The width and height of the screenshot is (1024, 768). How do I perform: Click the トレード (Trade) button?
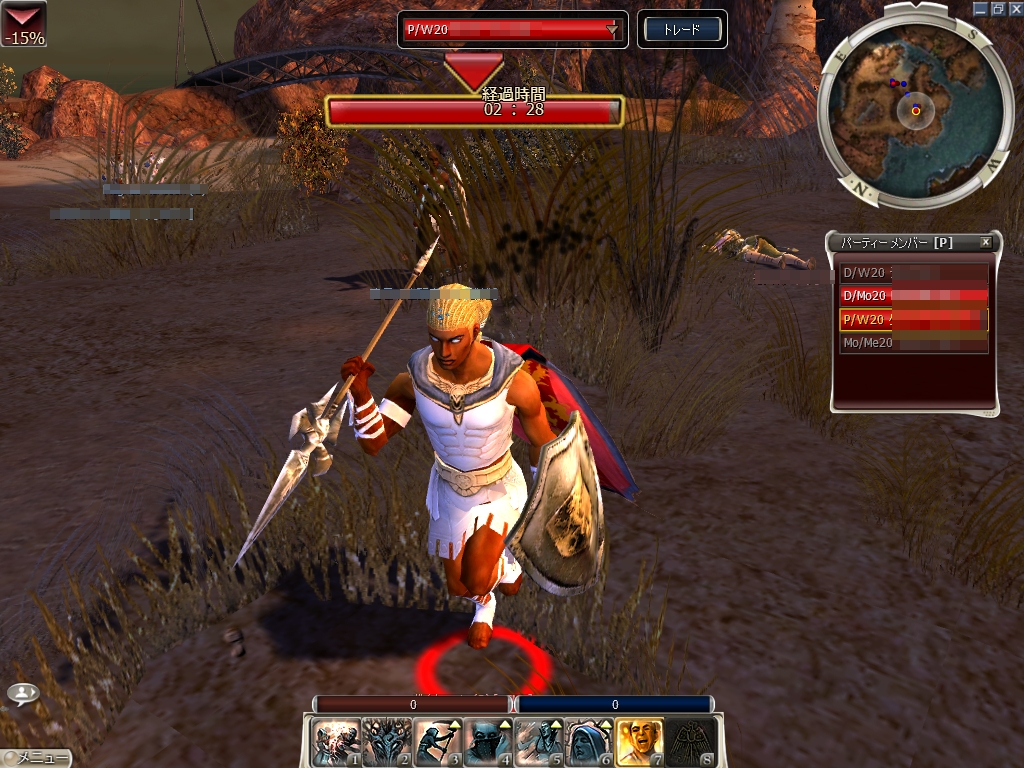coord(682,29)
